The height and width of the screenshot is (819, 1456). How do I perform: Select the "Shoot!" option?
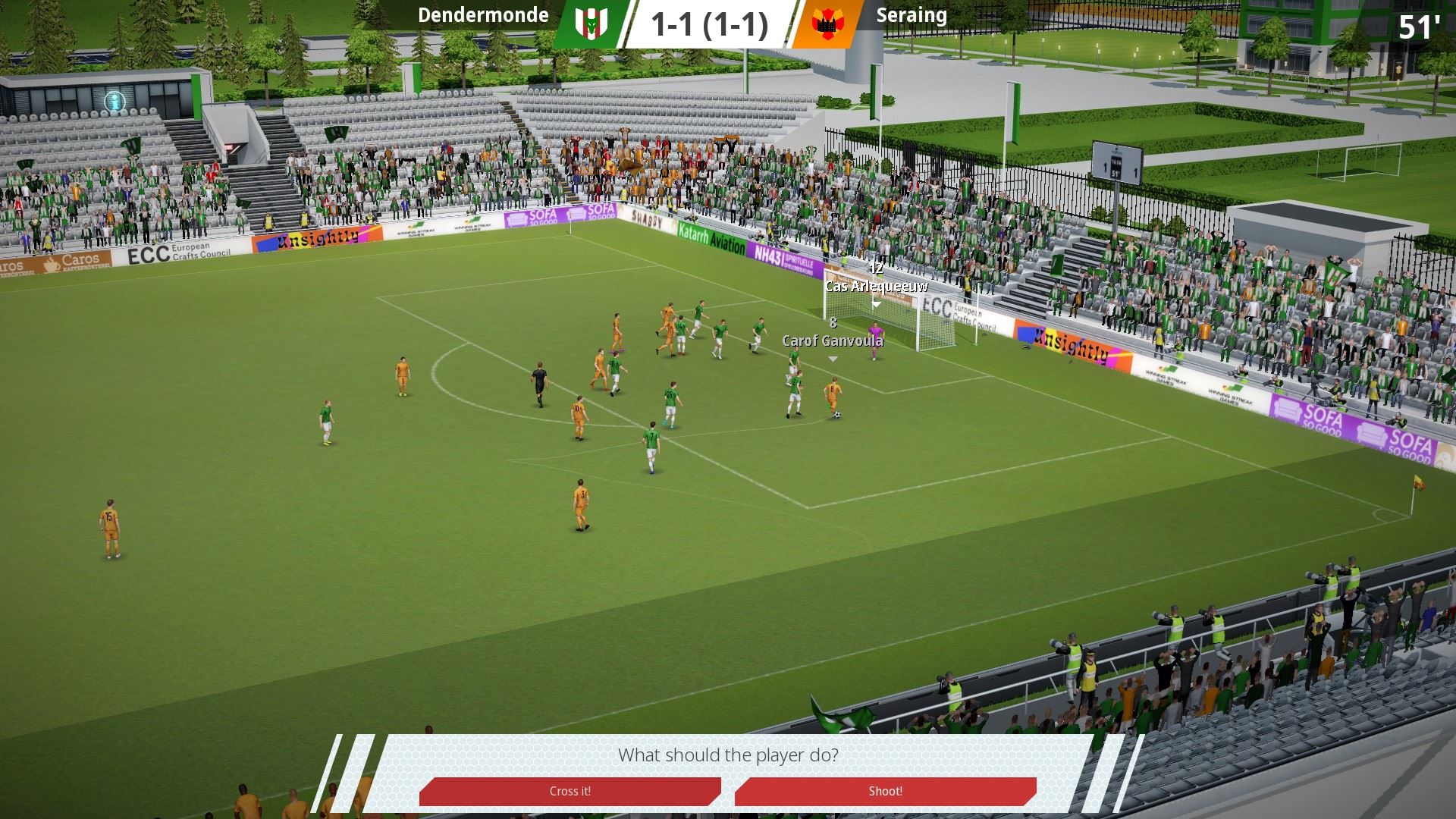pyautogui.click(x=885, y=791)
